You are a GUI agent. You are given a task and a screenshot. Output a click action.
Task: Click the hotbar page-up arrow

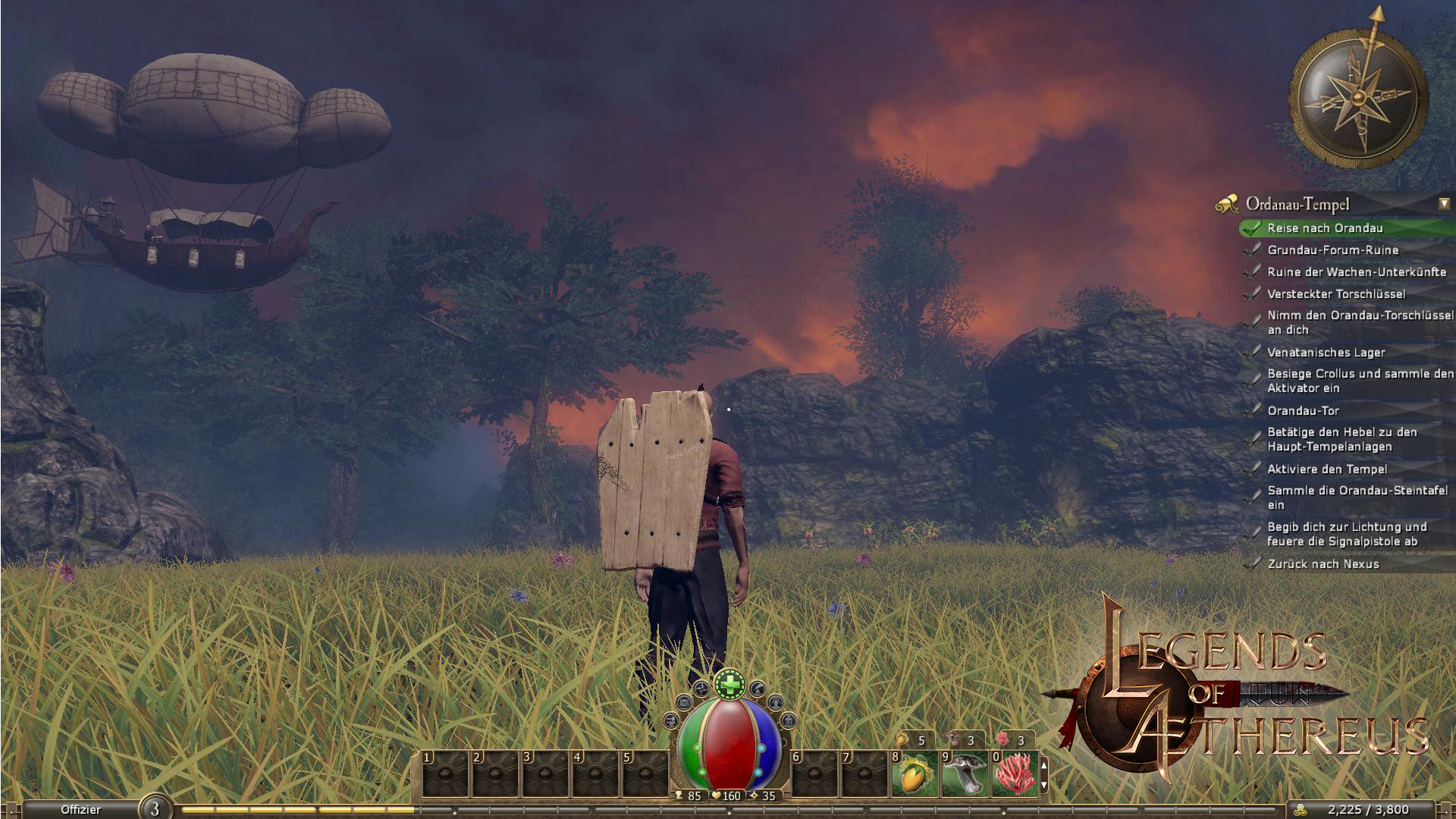[1044, 766]
